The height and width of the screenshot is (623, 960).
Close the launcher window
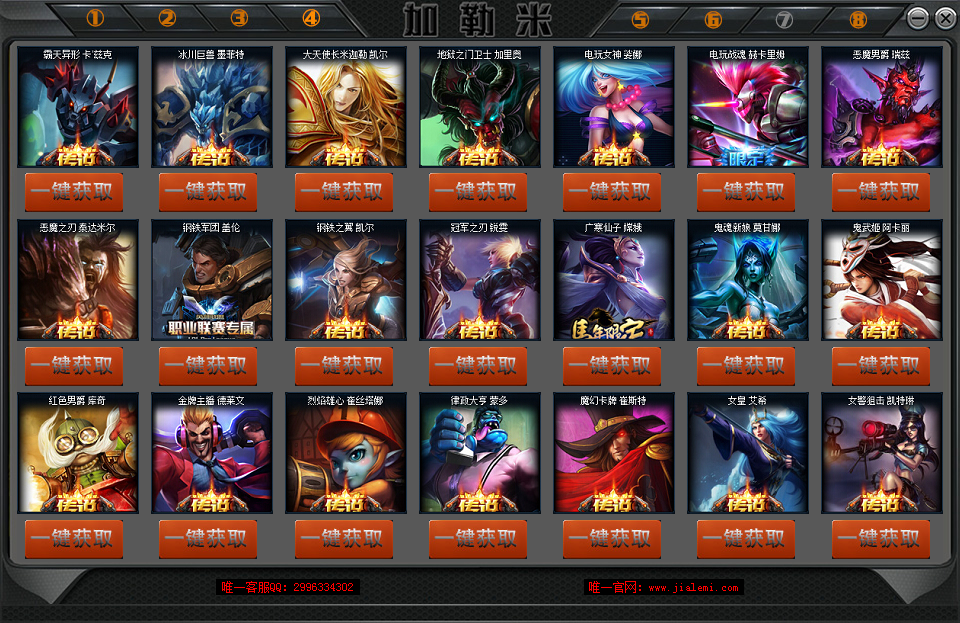click(x=945, y=18)
